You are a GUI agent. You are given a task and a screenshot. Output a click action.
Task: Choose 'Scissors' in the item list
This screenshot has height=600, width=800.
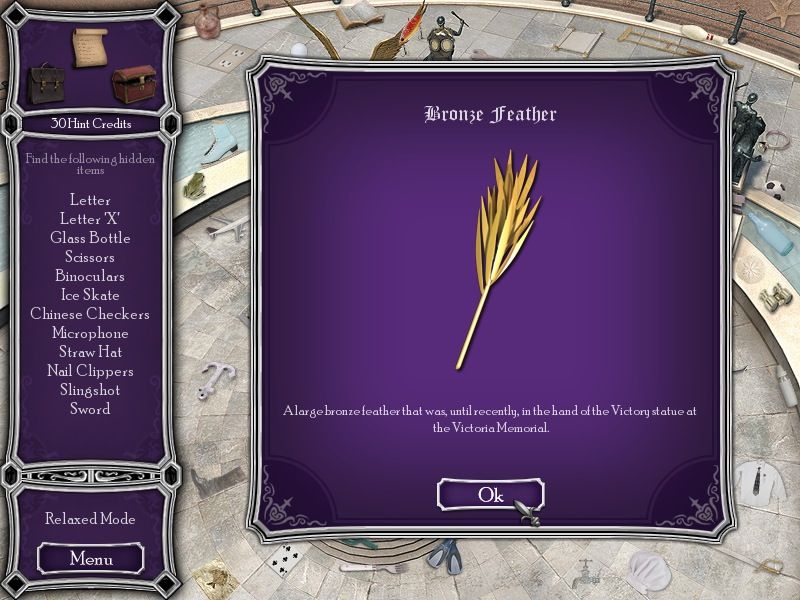pyautogui.click(x=90, y=257)
